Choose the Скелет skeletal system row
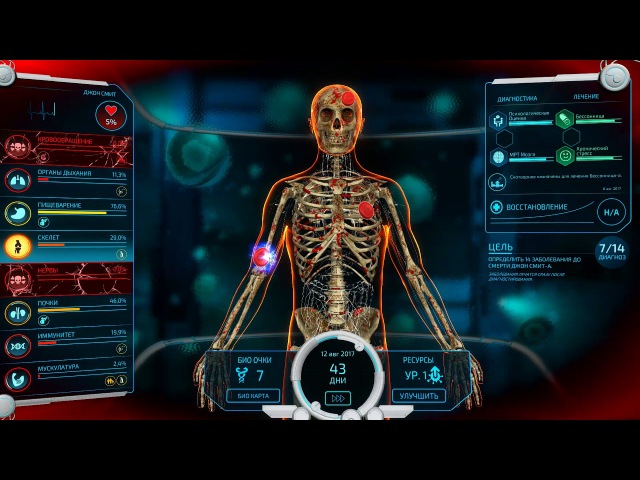Viewport: 640px width, 480px height. point(70,244)
